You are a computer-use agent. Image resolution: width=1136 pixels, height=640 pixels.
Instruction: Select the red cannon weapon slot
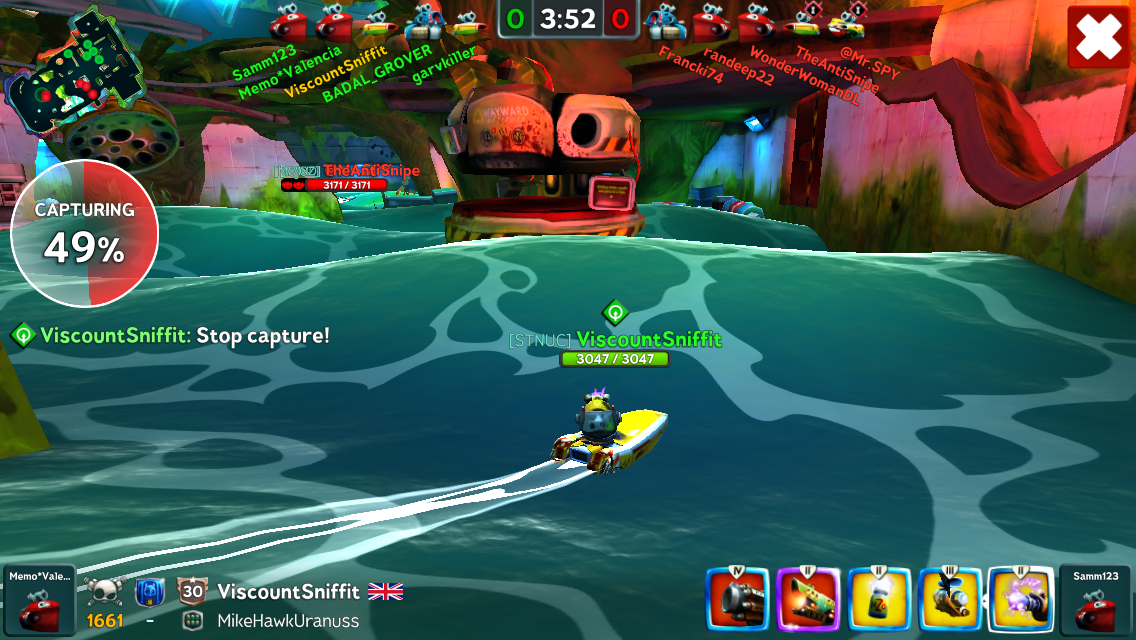tap(738, 600)
